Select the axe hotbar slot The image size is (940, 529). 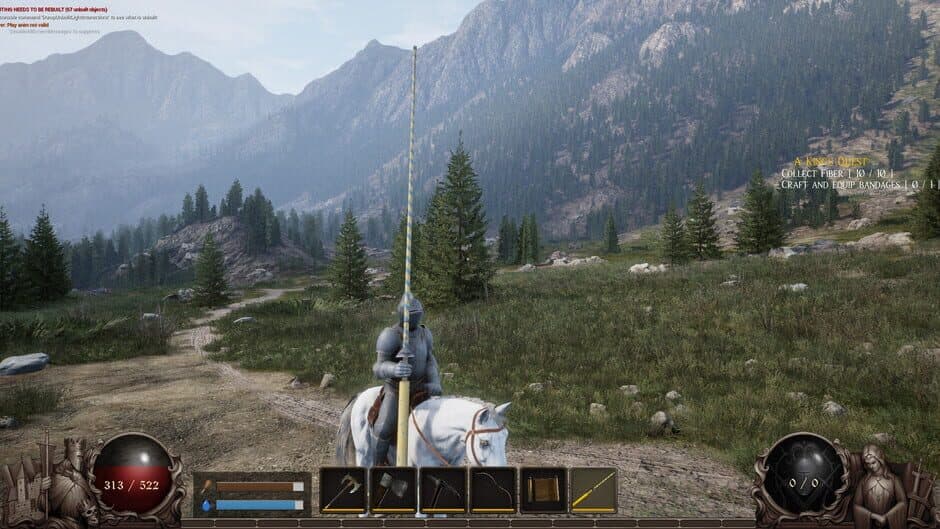343,489
